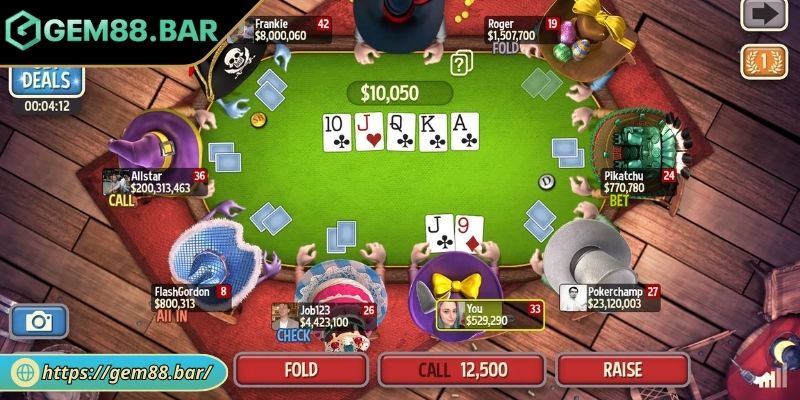Image resolution: width=800 pixels, height=400 pixels.
Task: Show Job123's player details
Action: tap(323, 316)
